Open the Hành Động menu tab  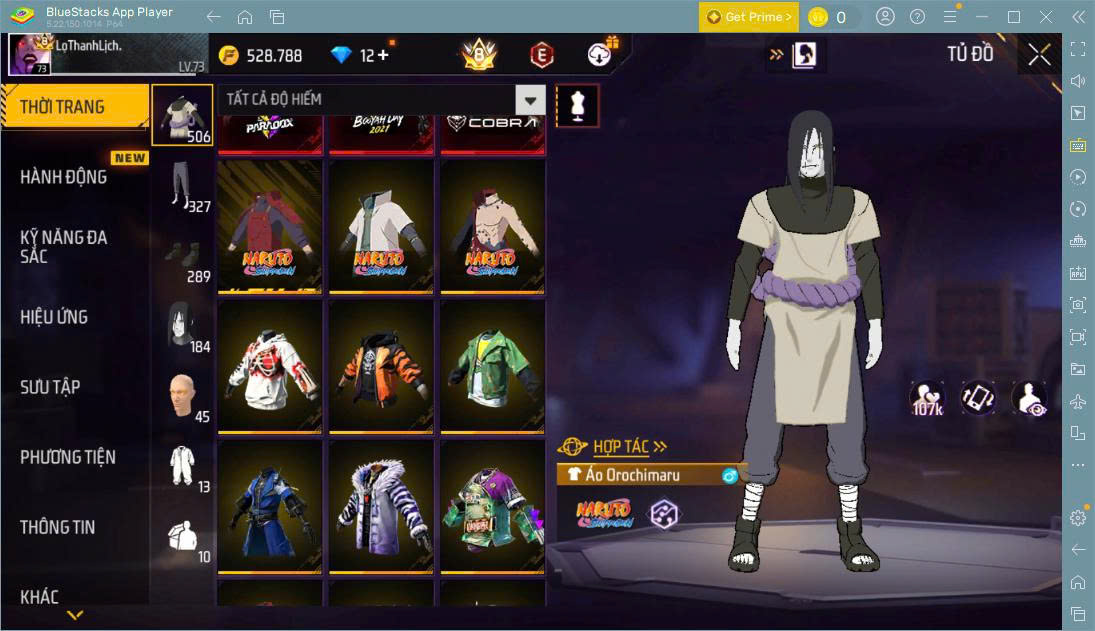pyautogui.click(x=64, y=177)
